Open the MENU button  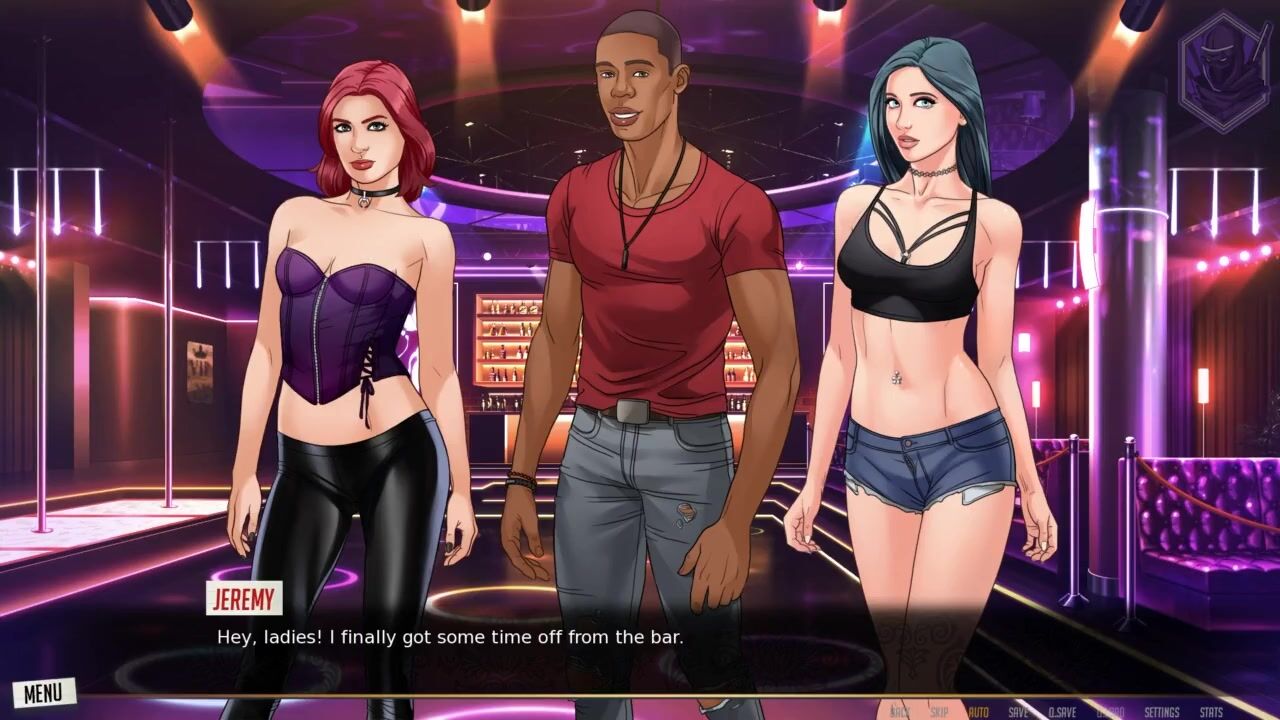tap(43, 692)
